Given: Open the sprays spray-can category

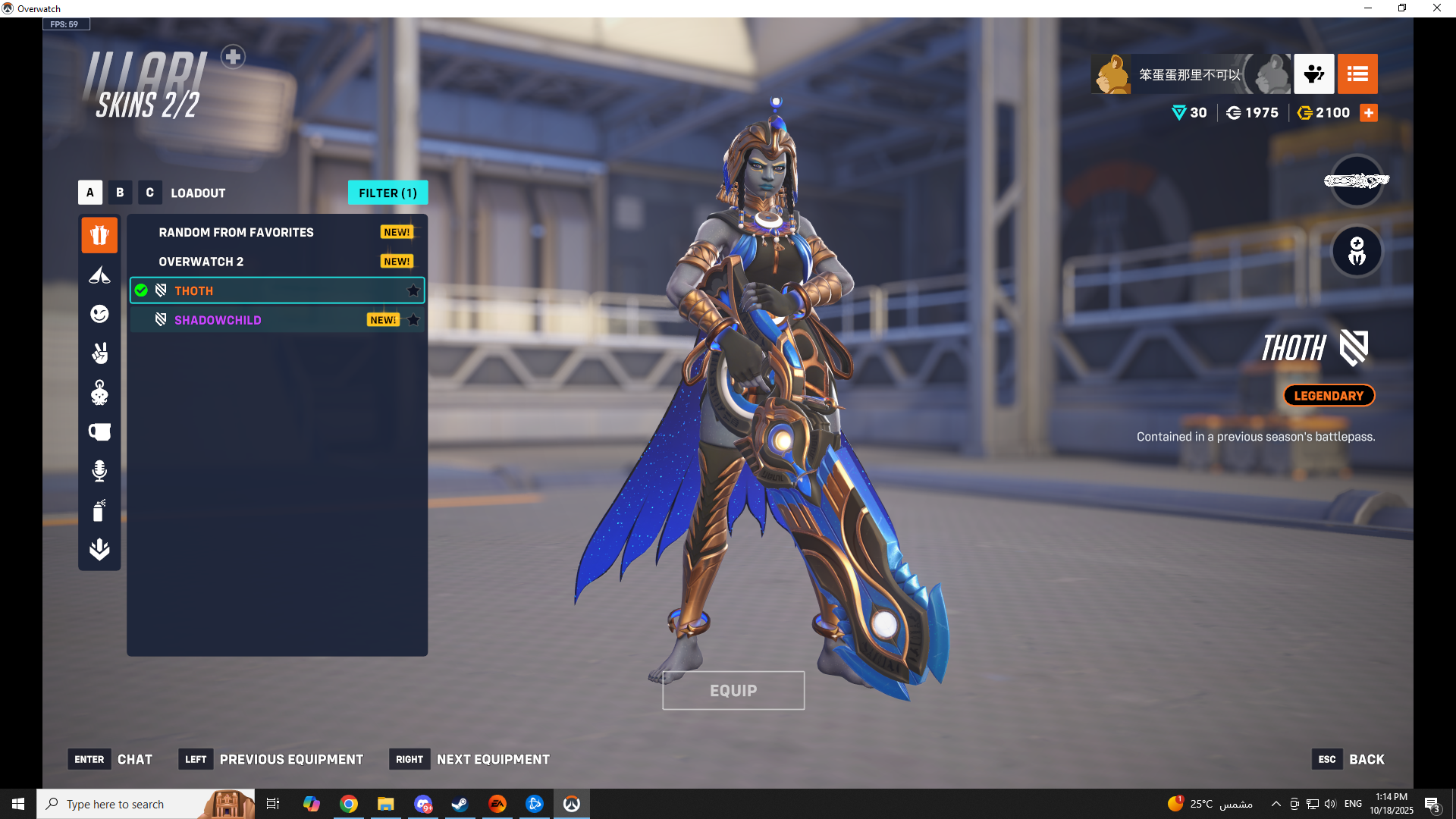Looking at the screenshot, I should pos(99,510).
